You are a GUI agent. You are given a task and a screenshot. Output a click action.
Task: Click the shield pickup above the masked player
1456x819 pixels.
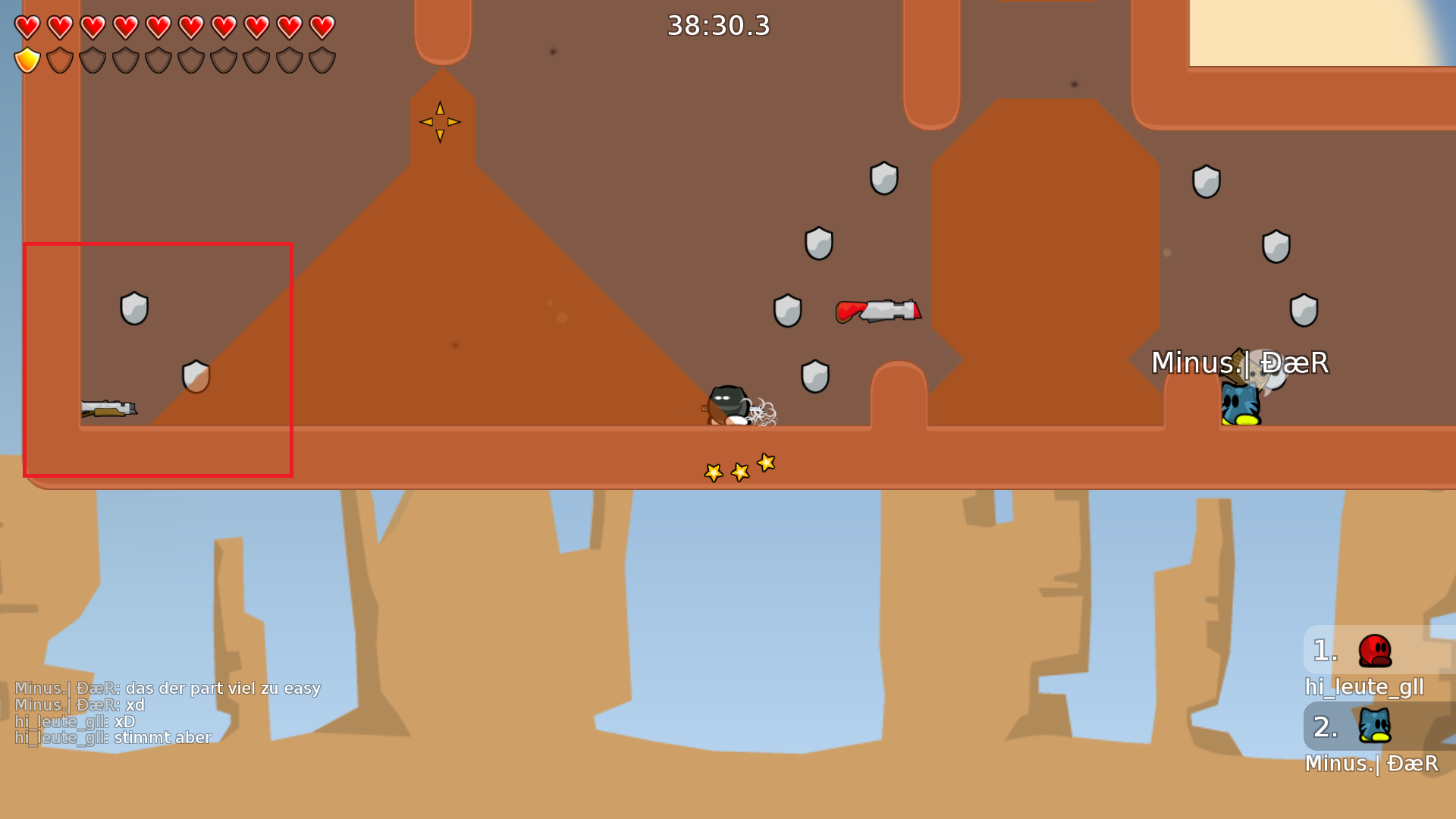816,376
